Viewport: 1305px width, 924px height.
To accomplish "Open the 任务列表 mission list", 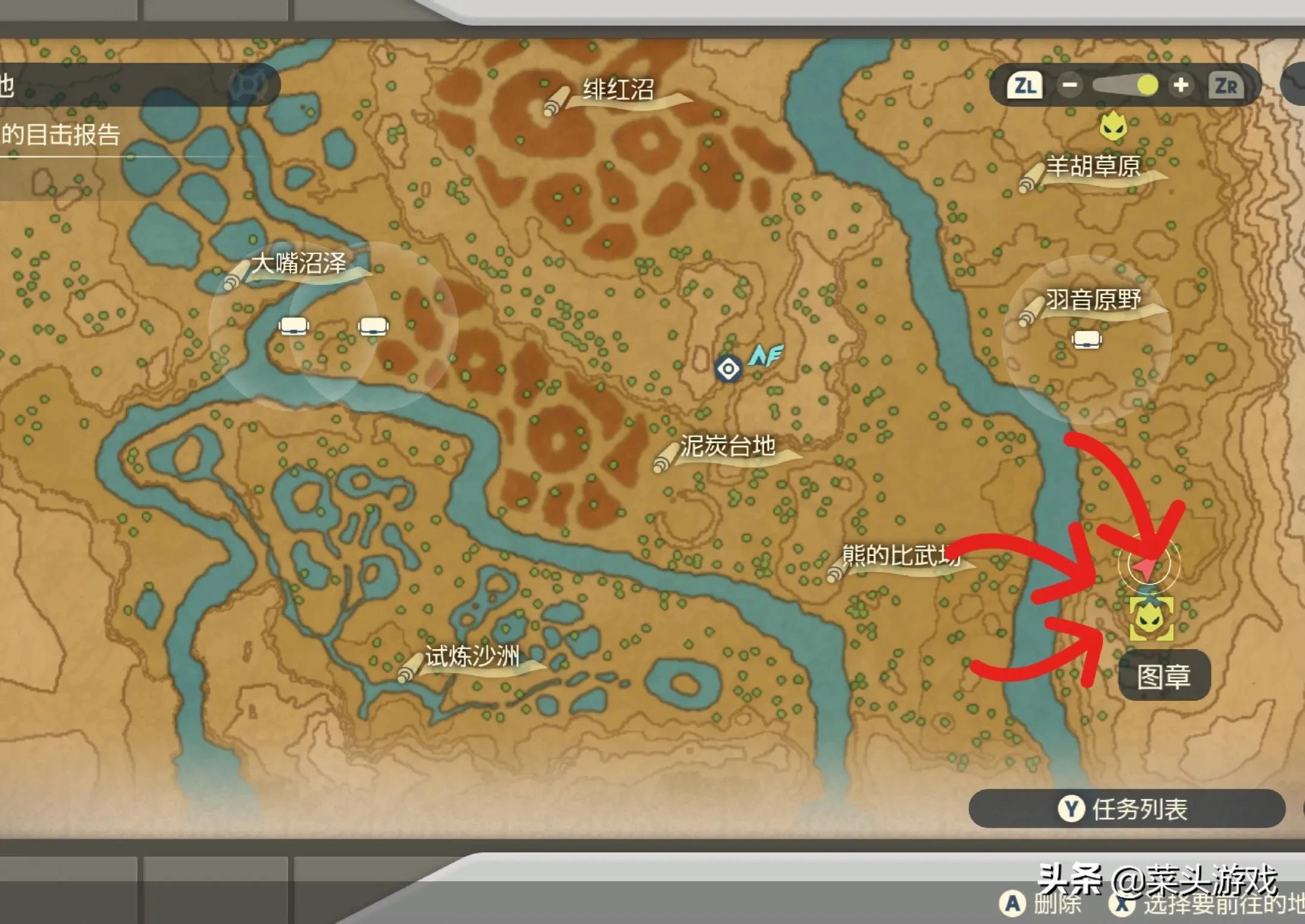I will [x=1126, y=809].
